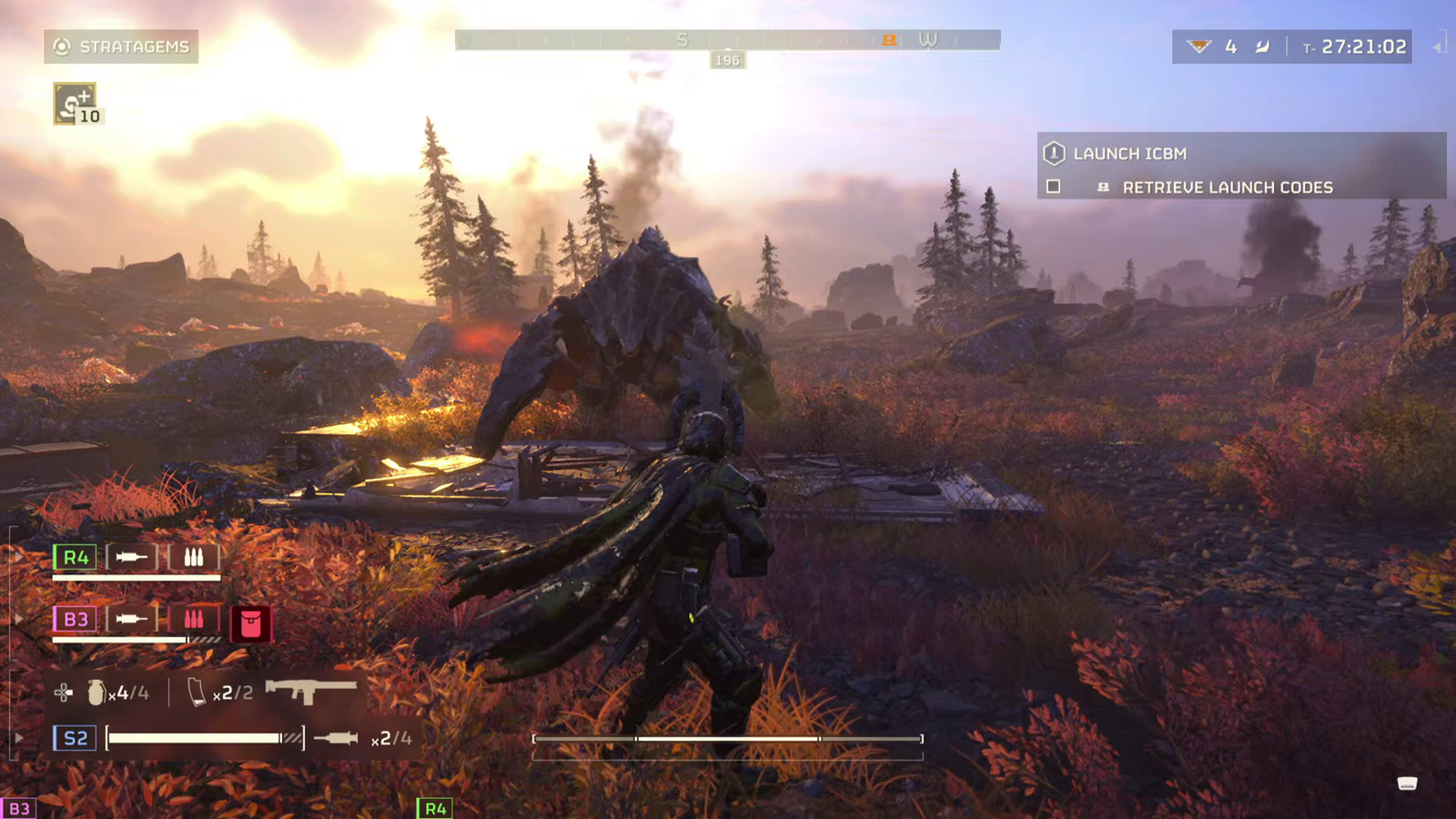Click the small arrow beside the mission timer

[1438, 46]
